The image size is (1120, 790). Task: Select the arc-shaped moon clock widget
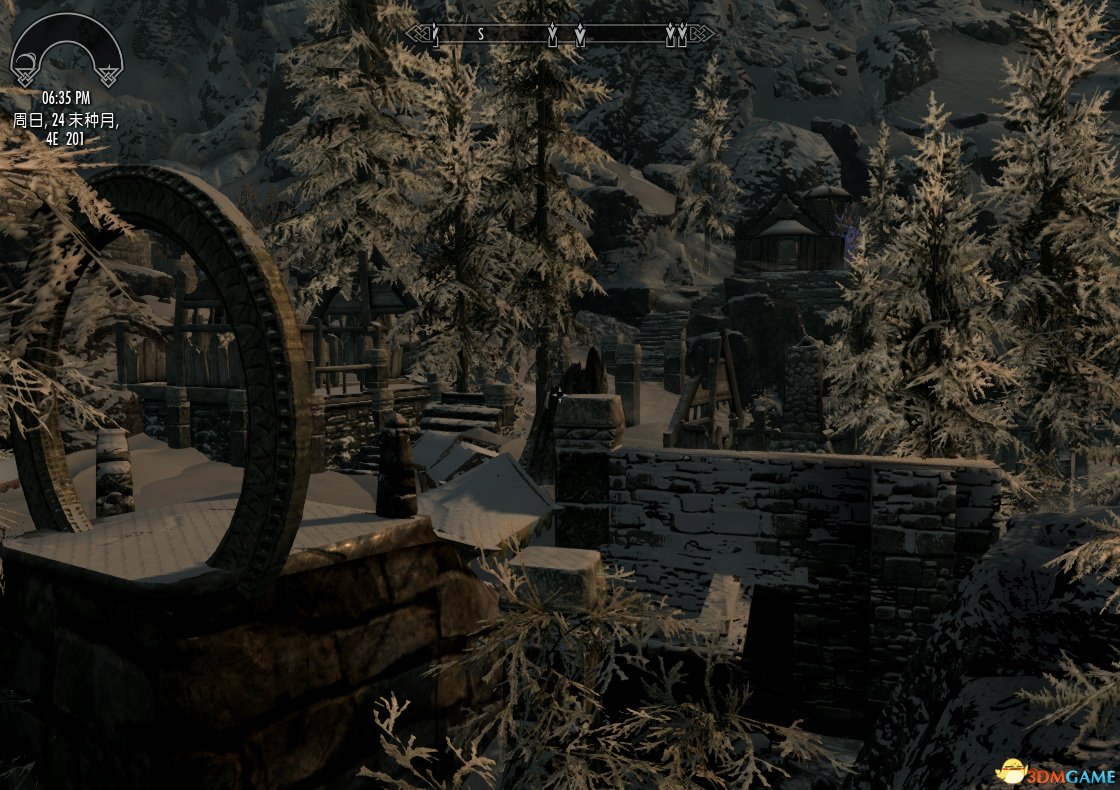point(66,52)
